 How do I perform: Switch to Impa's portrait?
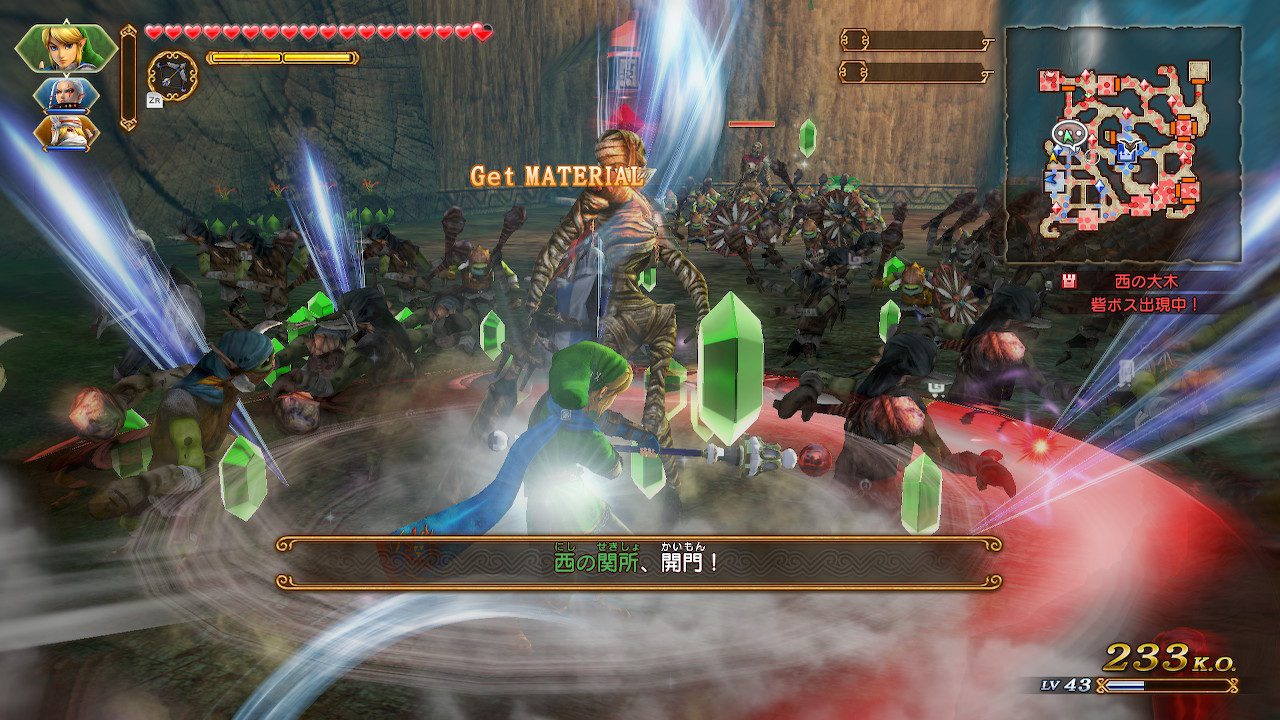point(66,94)
